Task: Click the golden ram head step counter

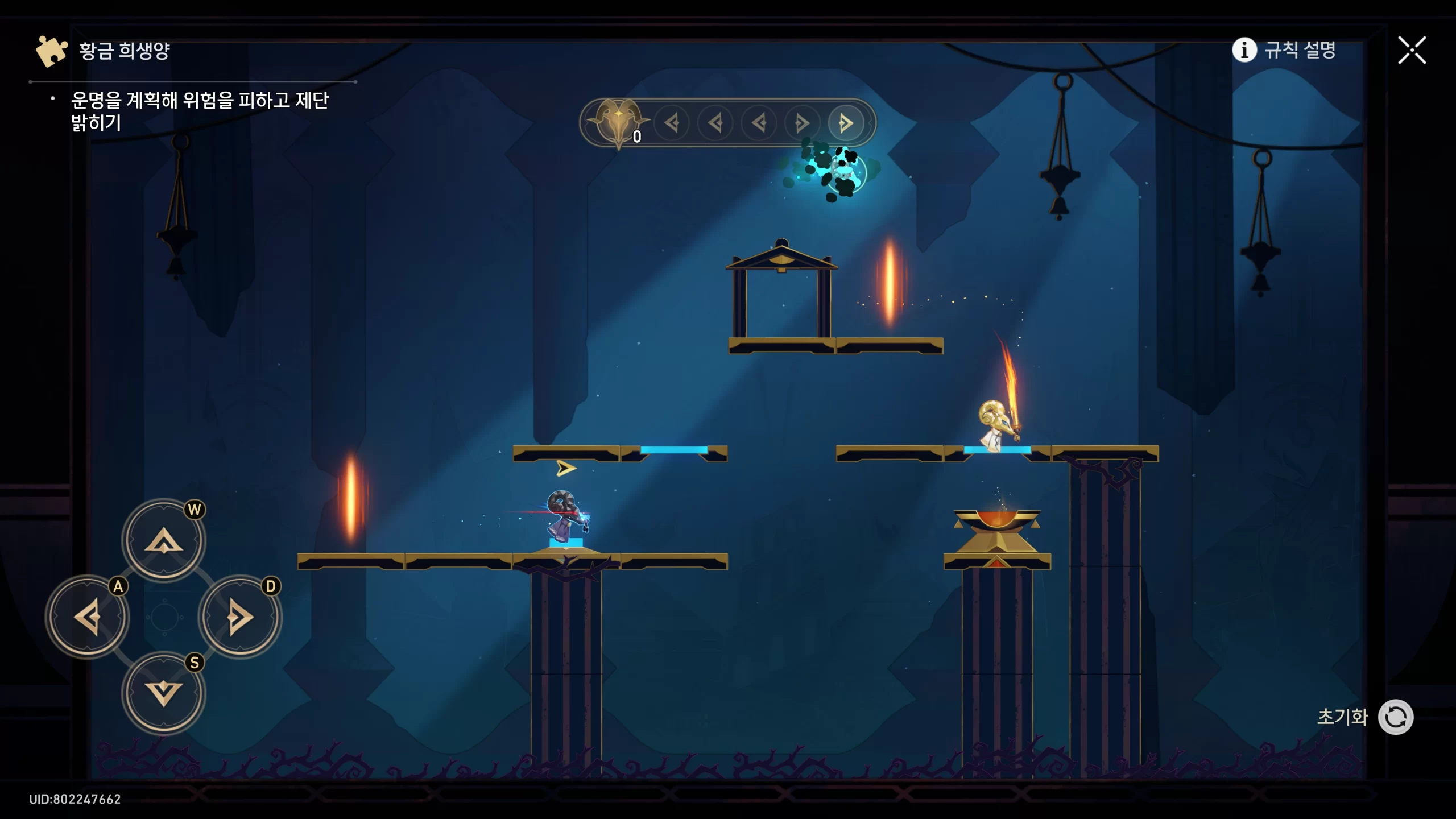Action: [x=618, y=122]
